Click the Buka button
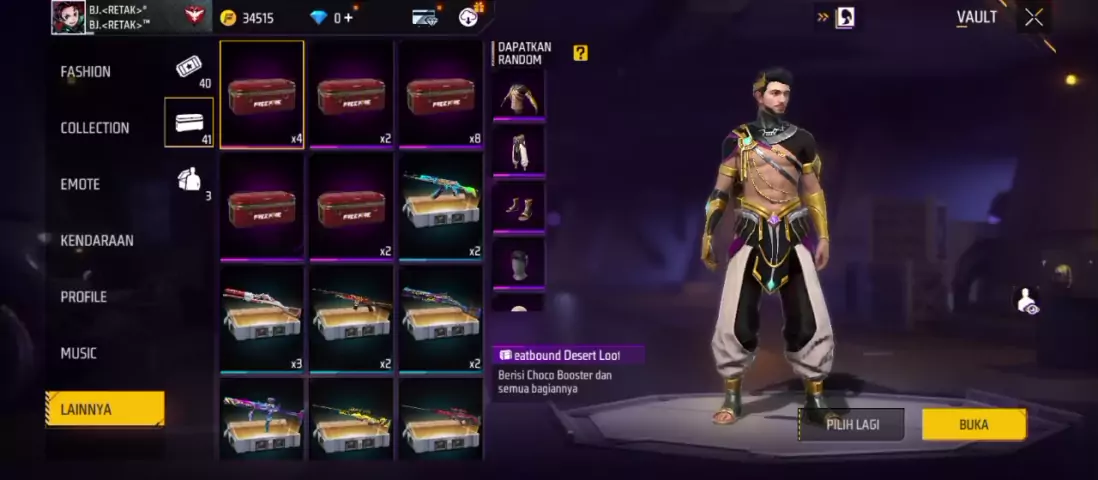 pos(973,424)
